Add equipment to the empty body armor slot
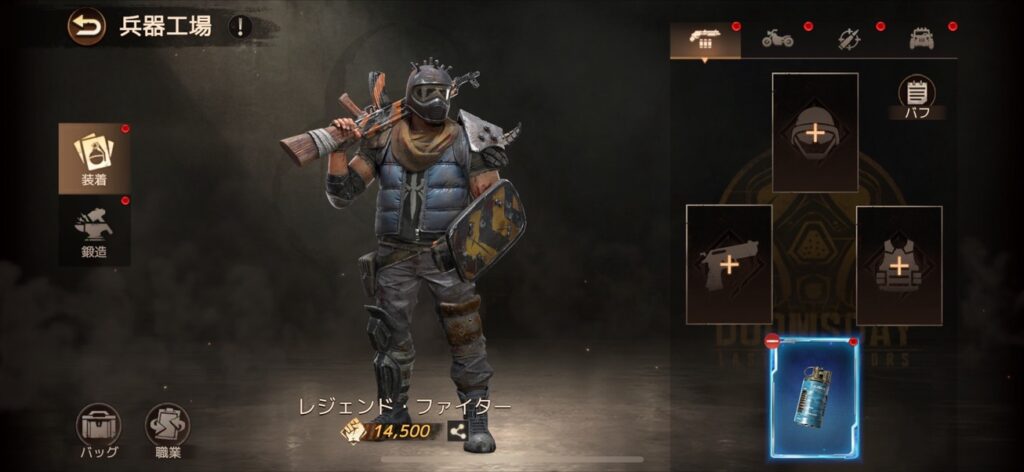The width and height of the screenshot is (1024, 472). coord(899,265)
